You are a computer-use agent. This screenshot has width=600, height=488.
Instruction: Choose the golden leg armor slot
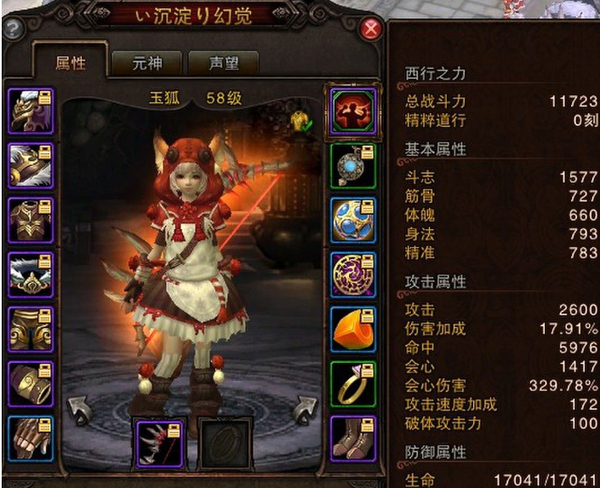click(31, 329)
